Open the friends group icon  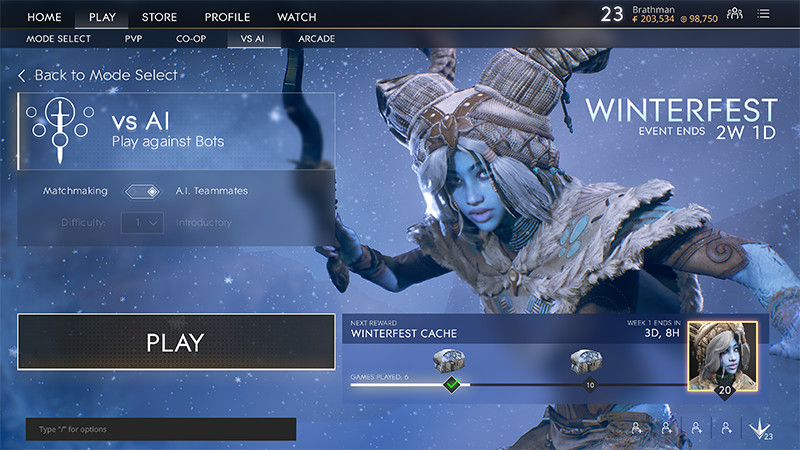[x=735, y=13]
